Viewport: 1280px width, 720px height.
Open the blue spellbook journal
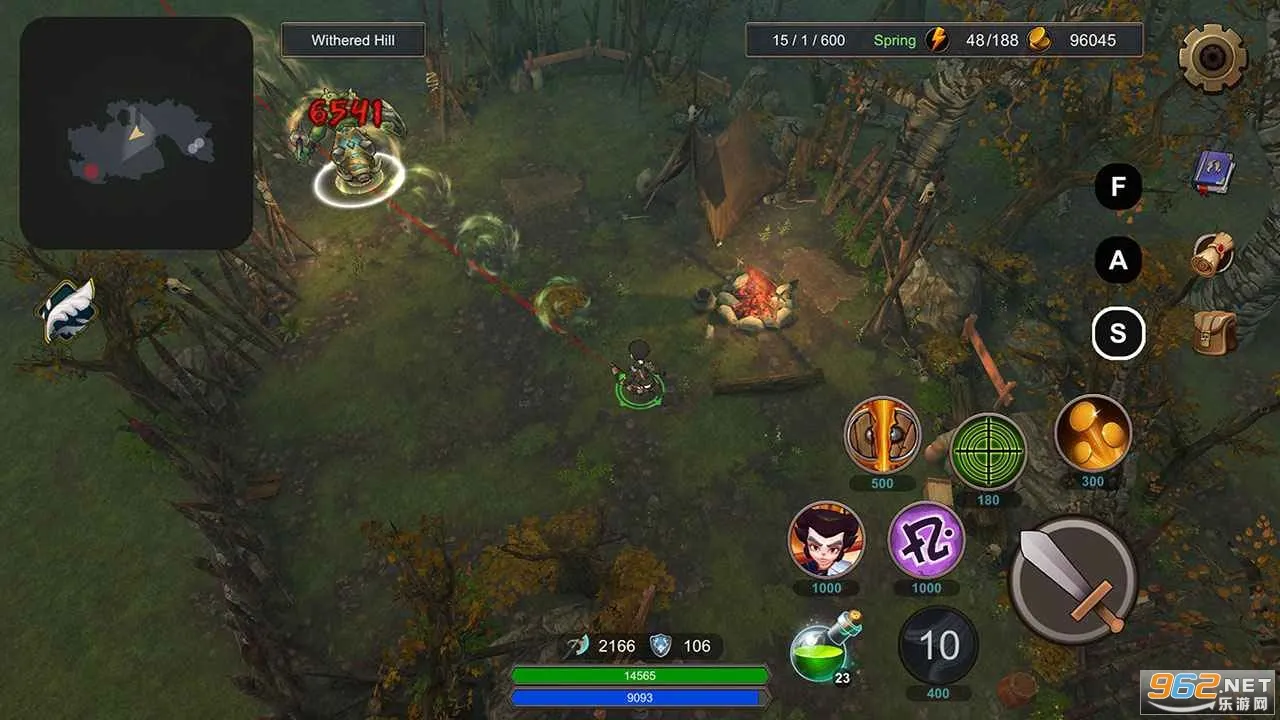tap(1214, 173)
